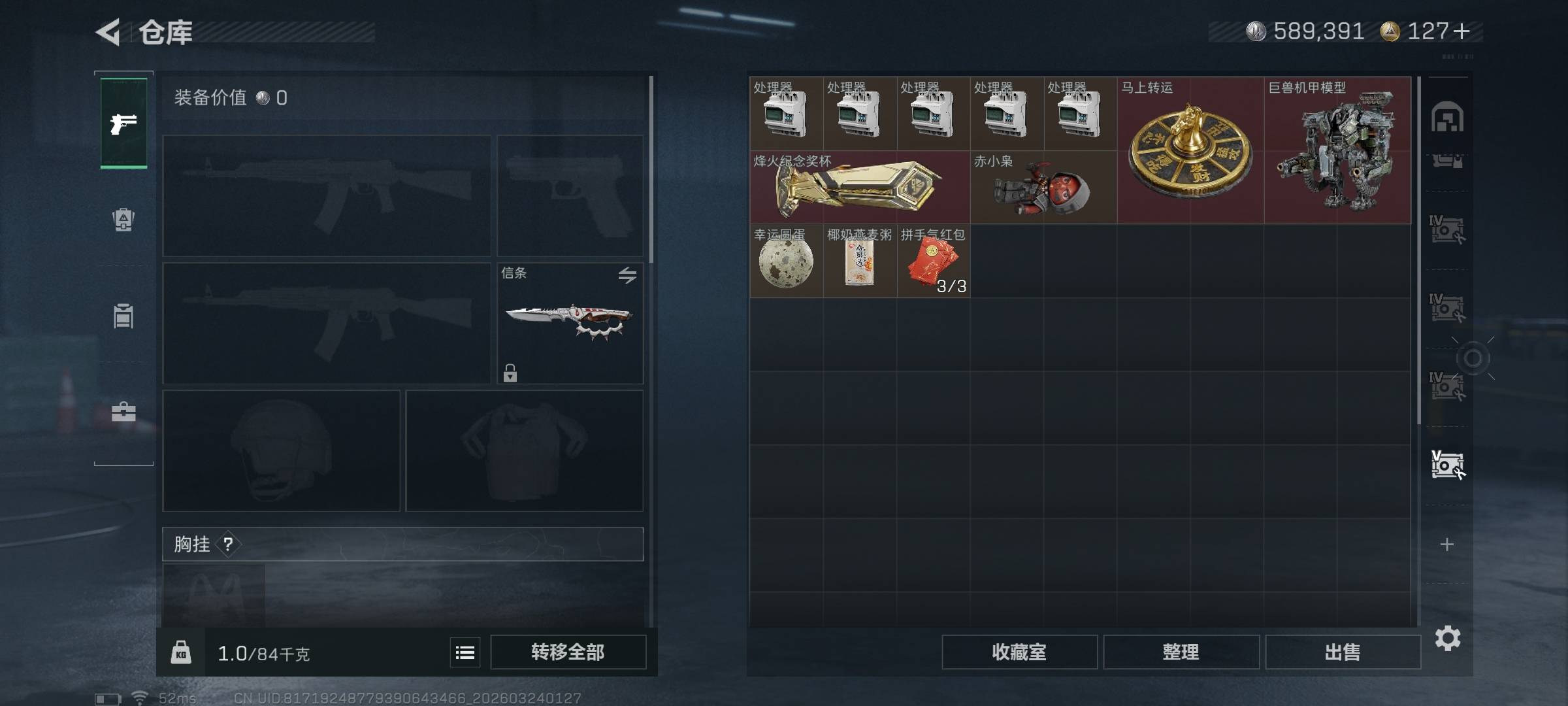The height and width of the screenshot is (706, 1568).
Task: Add a new storage box with plus
Action: coord(1447,545)
